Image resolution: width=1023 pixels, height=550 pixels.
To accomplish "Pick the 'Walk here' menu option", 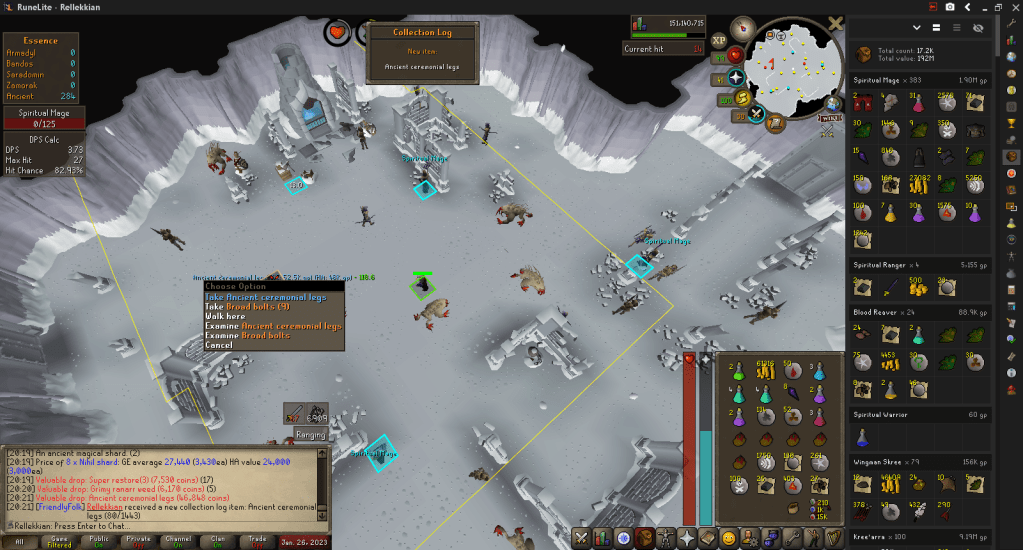I will (x=225, y=316).
